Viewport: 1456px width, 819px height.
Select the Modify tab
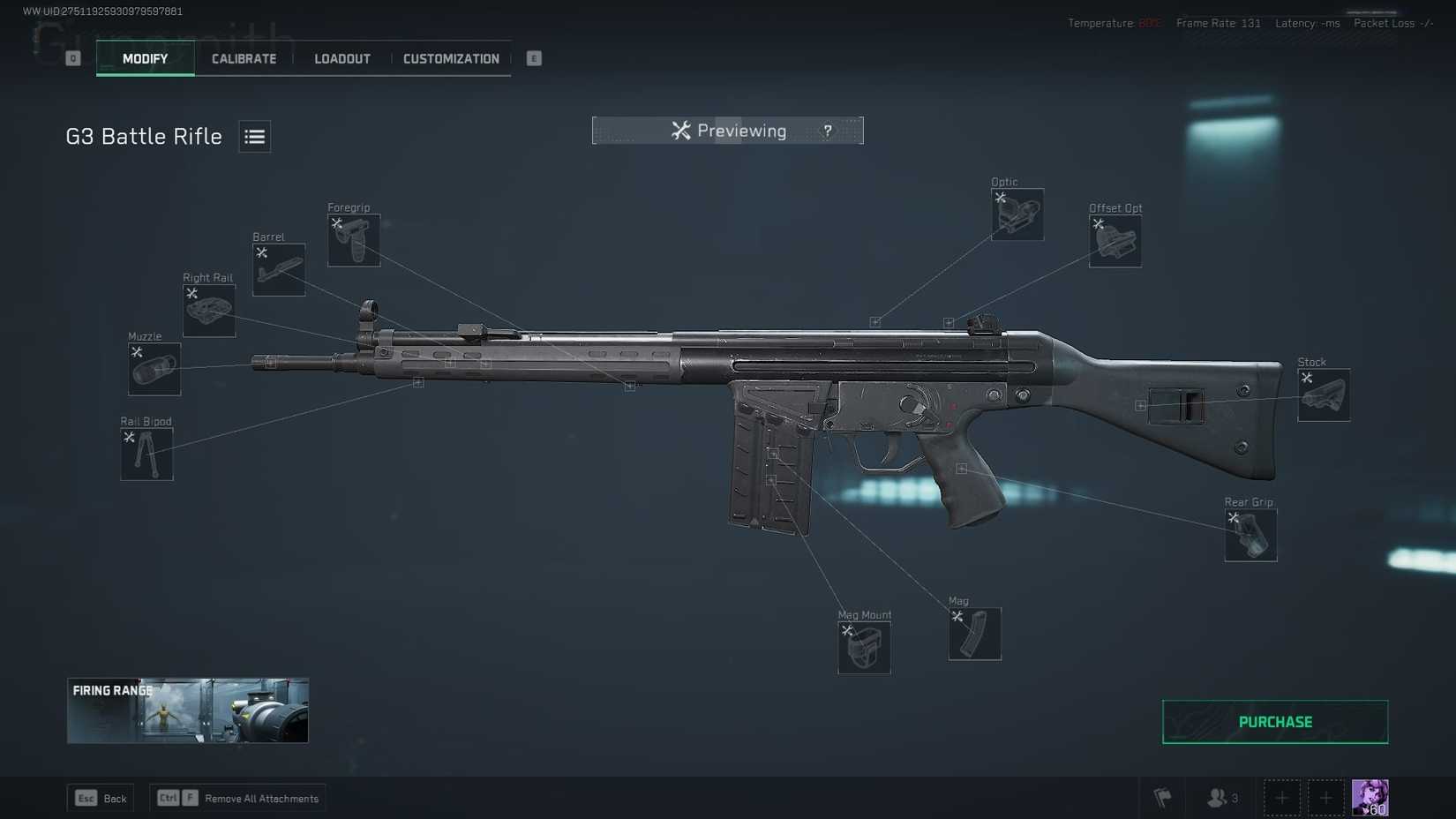click(146, 59)
